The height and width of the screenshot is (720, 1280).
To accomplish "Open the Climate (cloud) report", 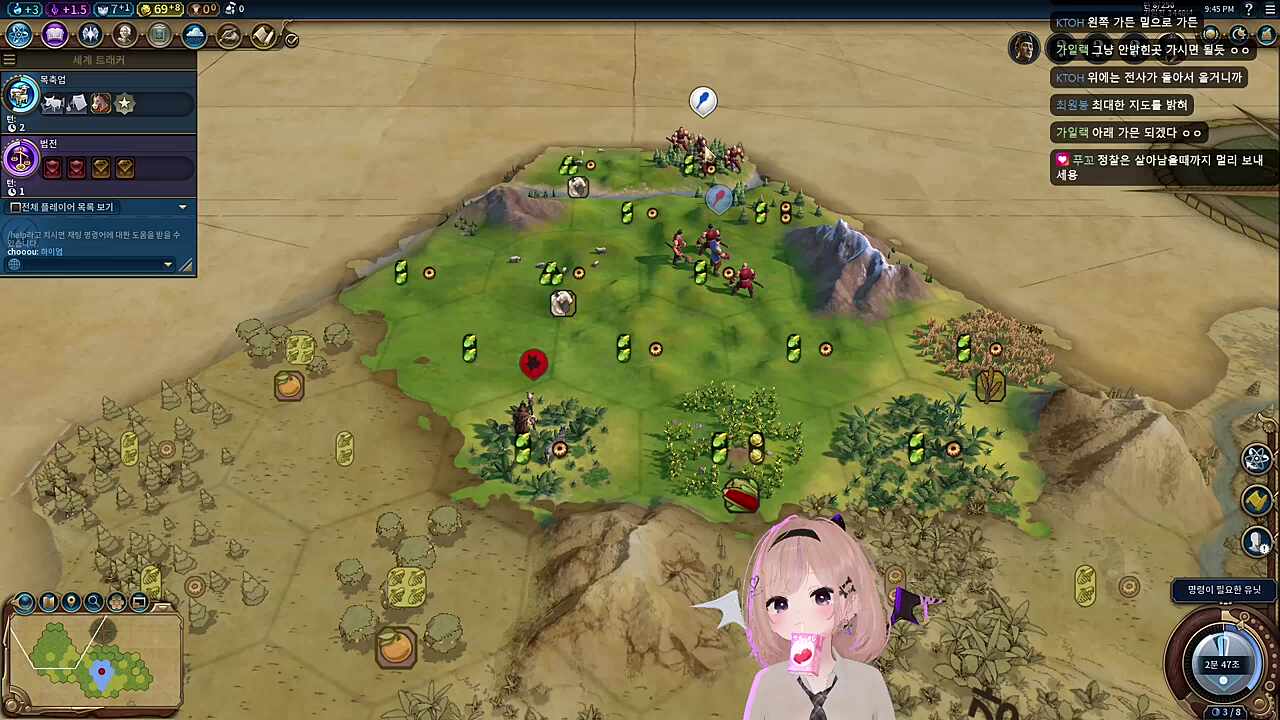I will pyautogui.click(x=194, y=35).
